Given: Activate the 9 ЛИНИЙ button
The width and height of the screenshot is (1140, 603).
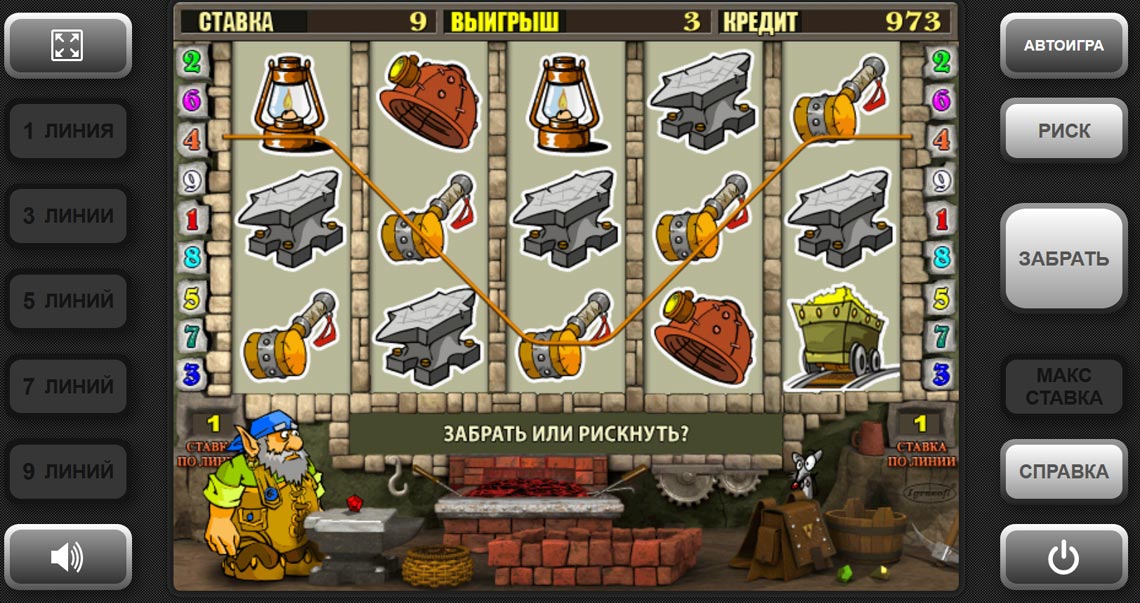Looking at the screenshot, I should 68,471.
